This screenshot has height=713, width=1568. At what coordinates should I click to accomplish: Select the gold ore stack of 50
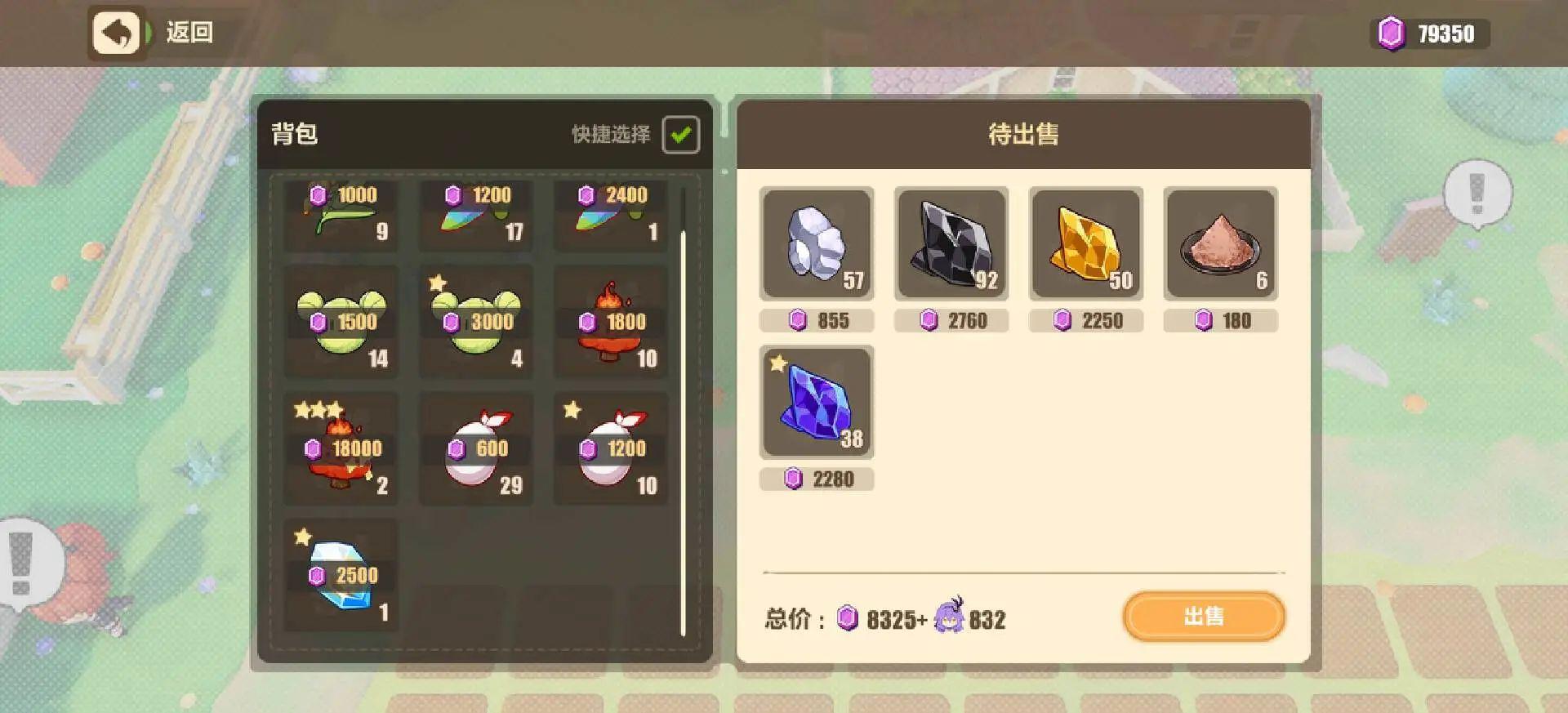(x=1086, y=245)
